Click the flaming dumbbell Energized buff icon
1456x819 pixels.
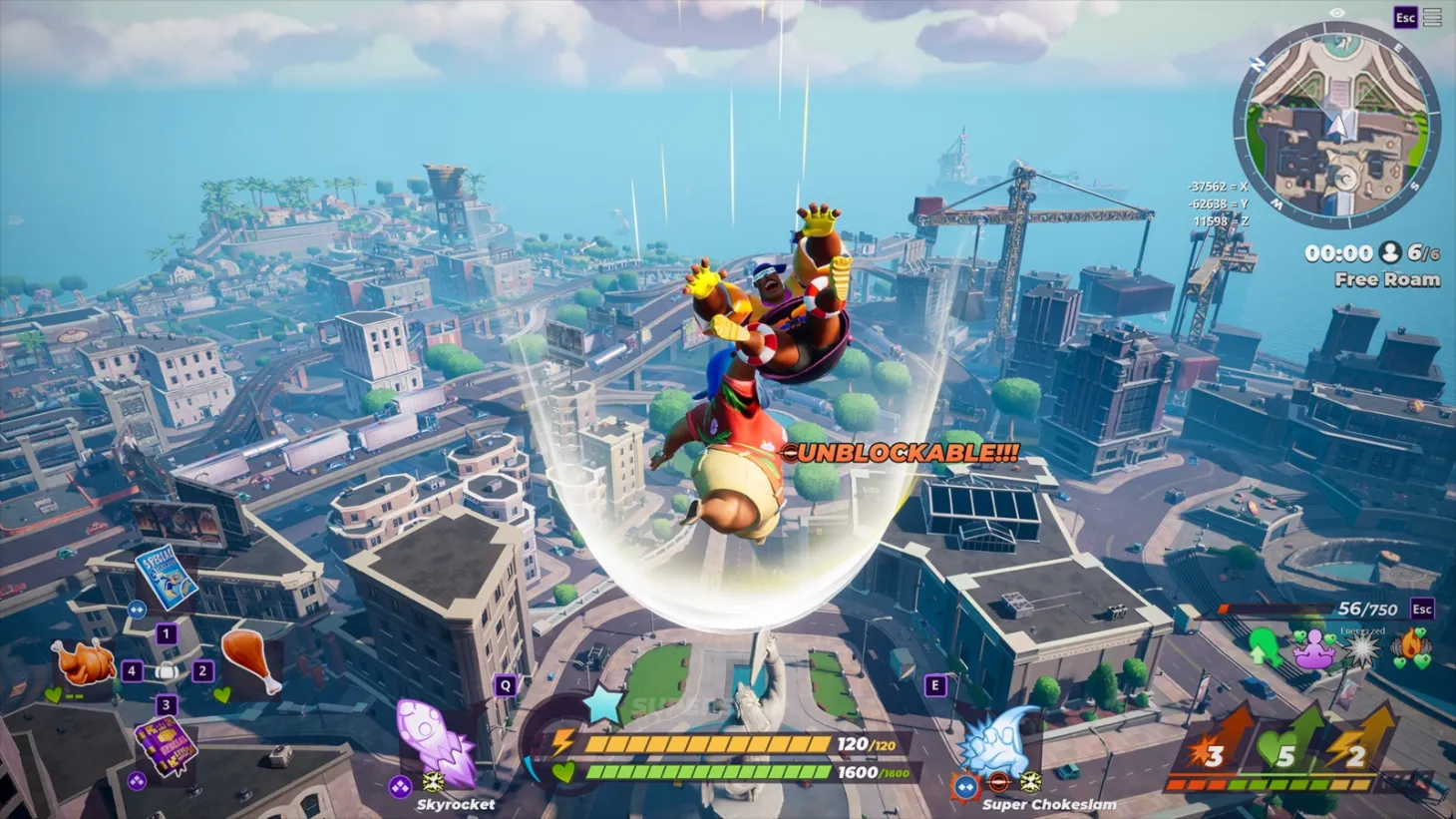(x=1409, y=647)
